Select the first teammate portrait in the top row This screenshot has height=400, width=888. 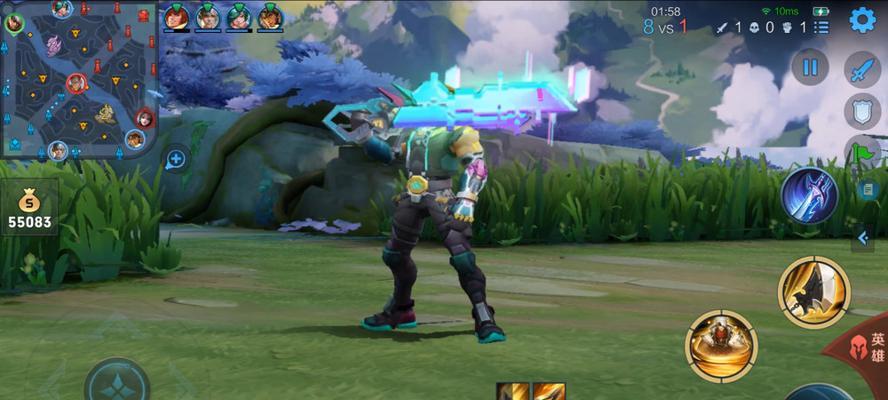click(176, 17)
